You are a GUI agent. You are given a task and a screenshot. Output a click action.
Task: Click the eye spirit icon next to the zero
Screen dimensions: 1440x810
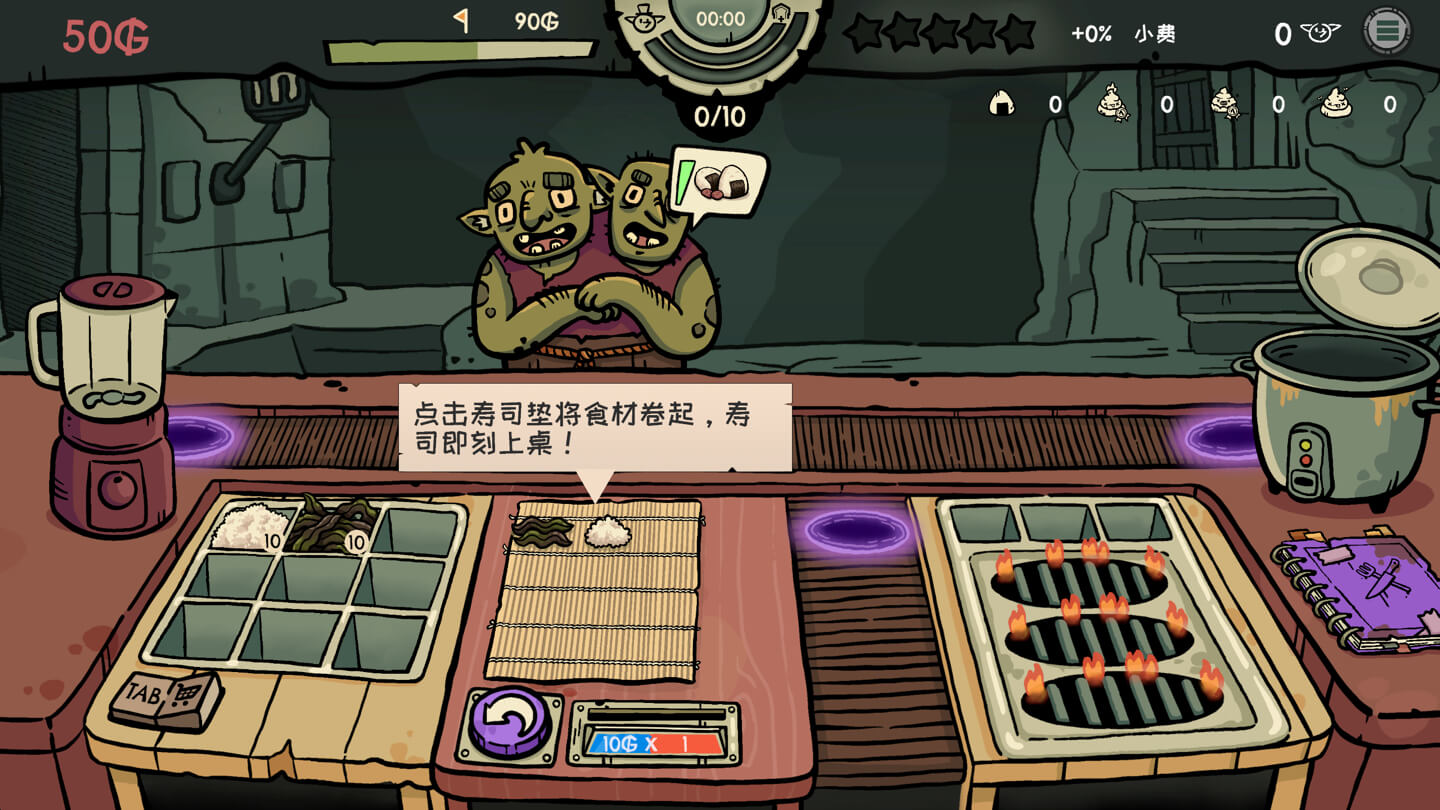(x=1322, y=31)
